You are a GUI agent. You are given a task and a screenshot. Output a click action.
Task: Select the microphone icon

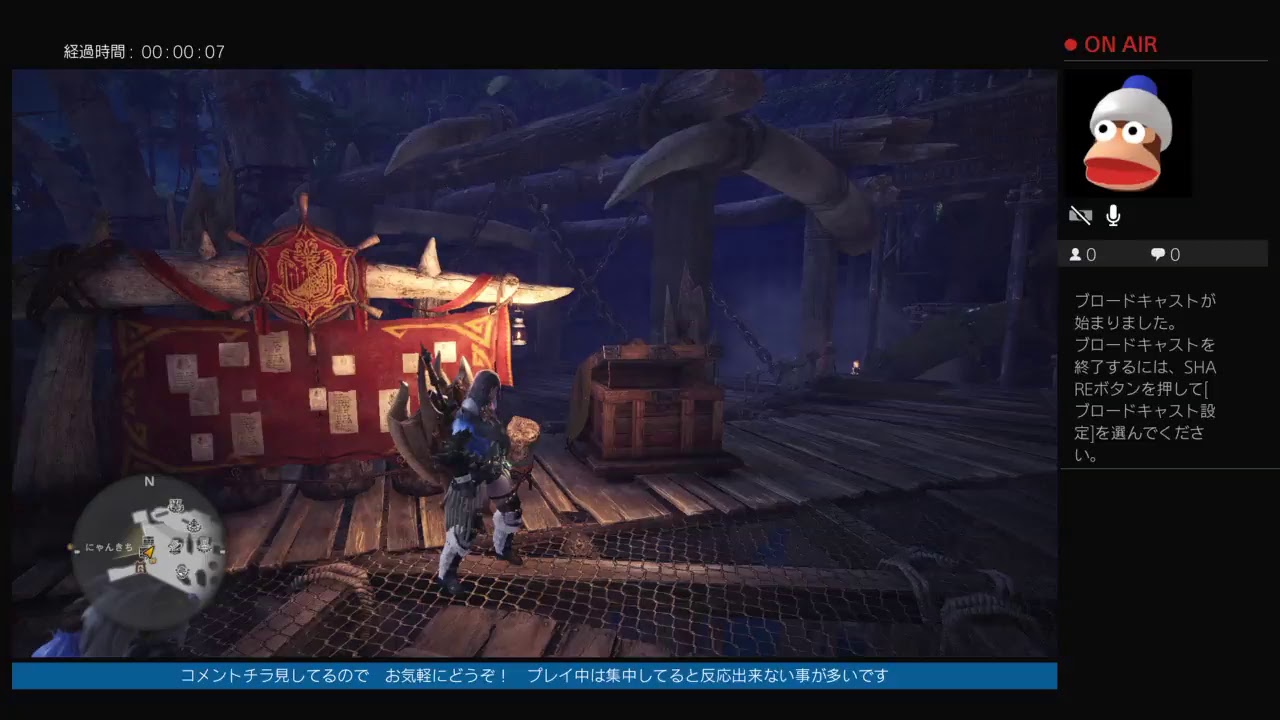click(1112, 215)
